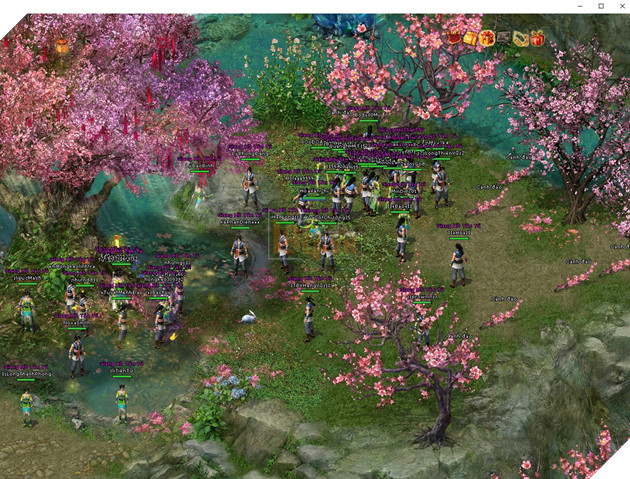Open the red gift box with gold ribbon
The width and height of the screenshot is (630, 479).
click(x=537, y=38)
